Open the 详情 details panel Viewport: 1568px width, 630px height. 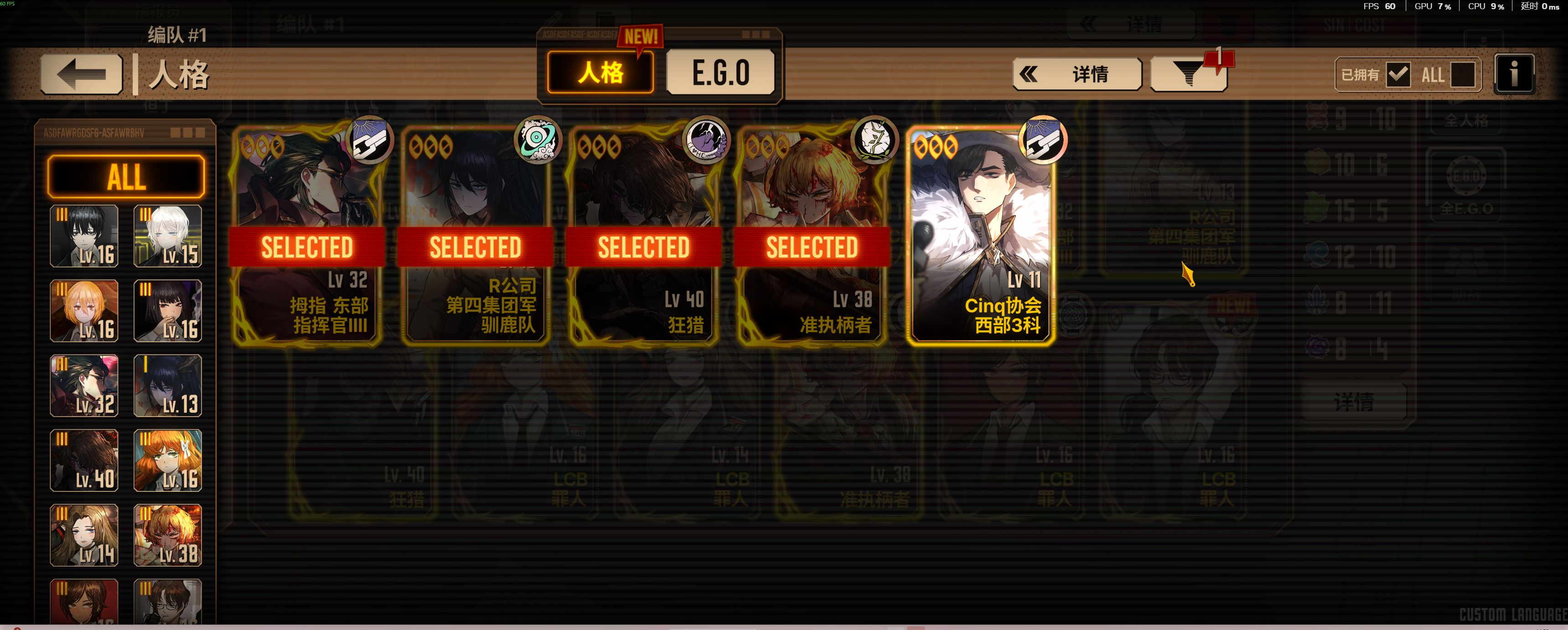click(x=1077, y=74)
